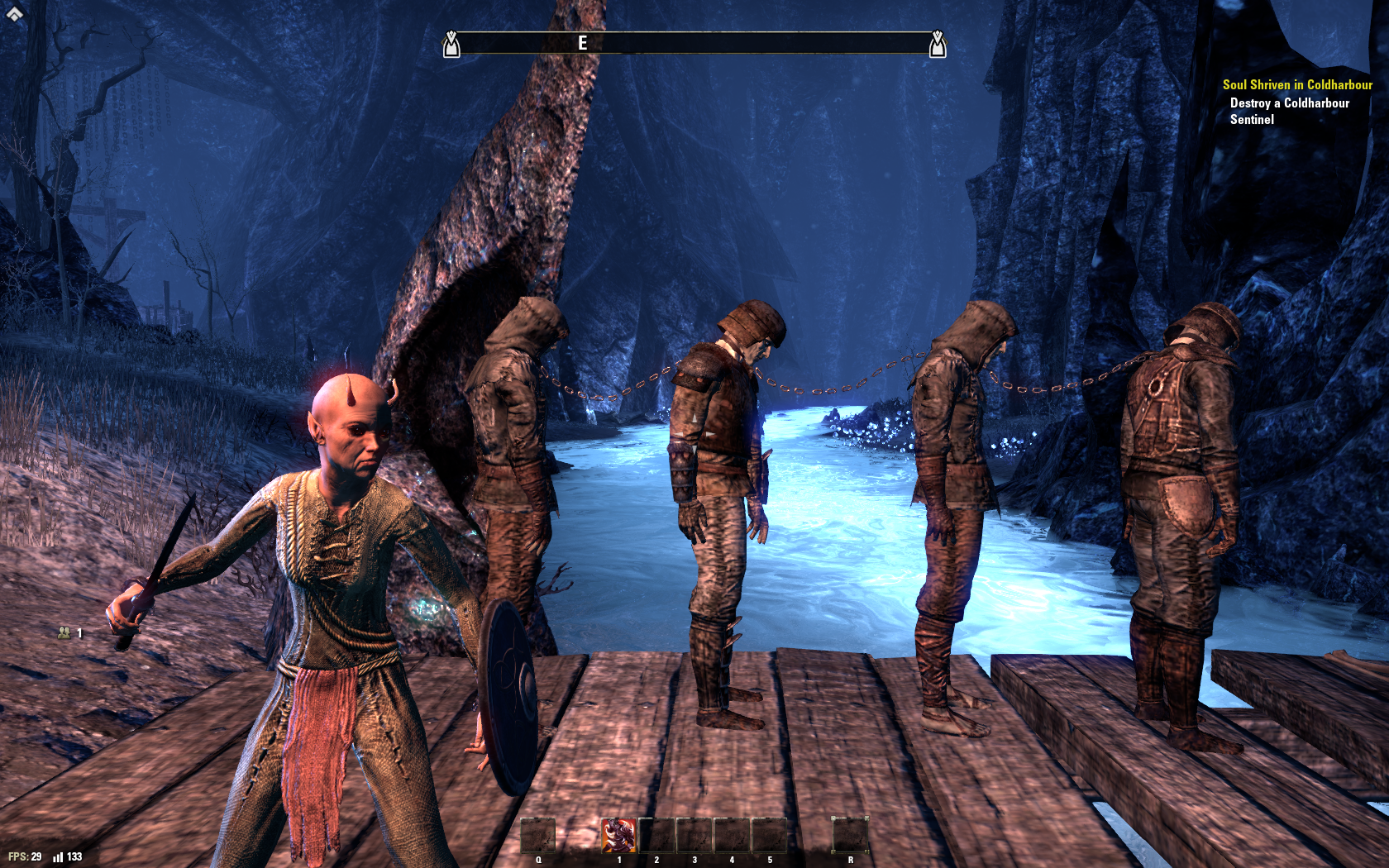Screen dimensions: 1389x868
Task: Click the compass bar at the top
Action: click(x=694, y=43)
